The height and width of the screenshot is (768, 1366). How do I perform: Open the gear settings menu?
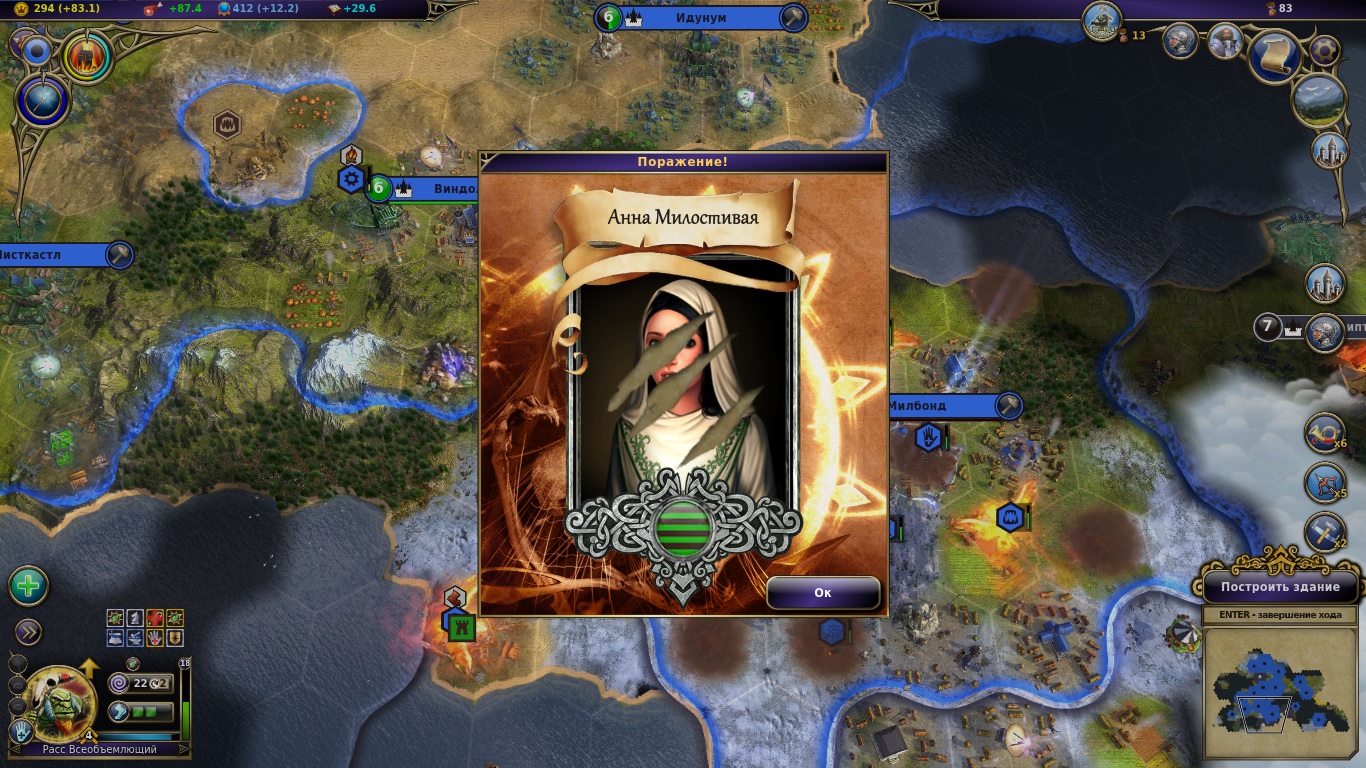coord(1324,50)
